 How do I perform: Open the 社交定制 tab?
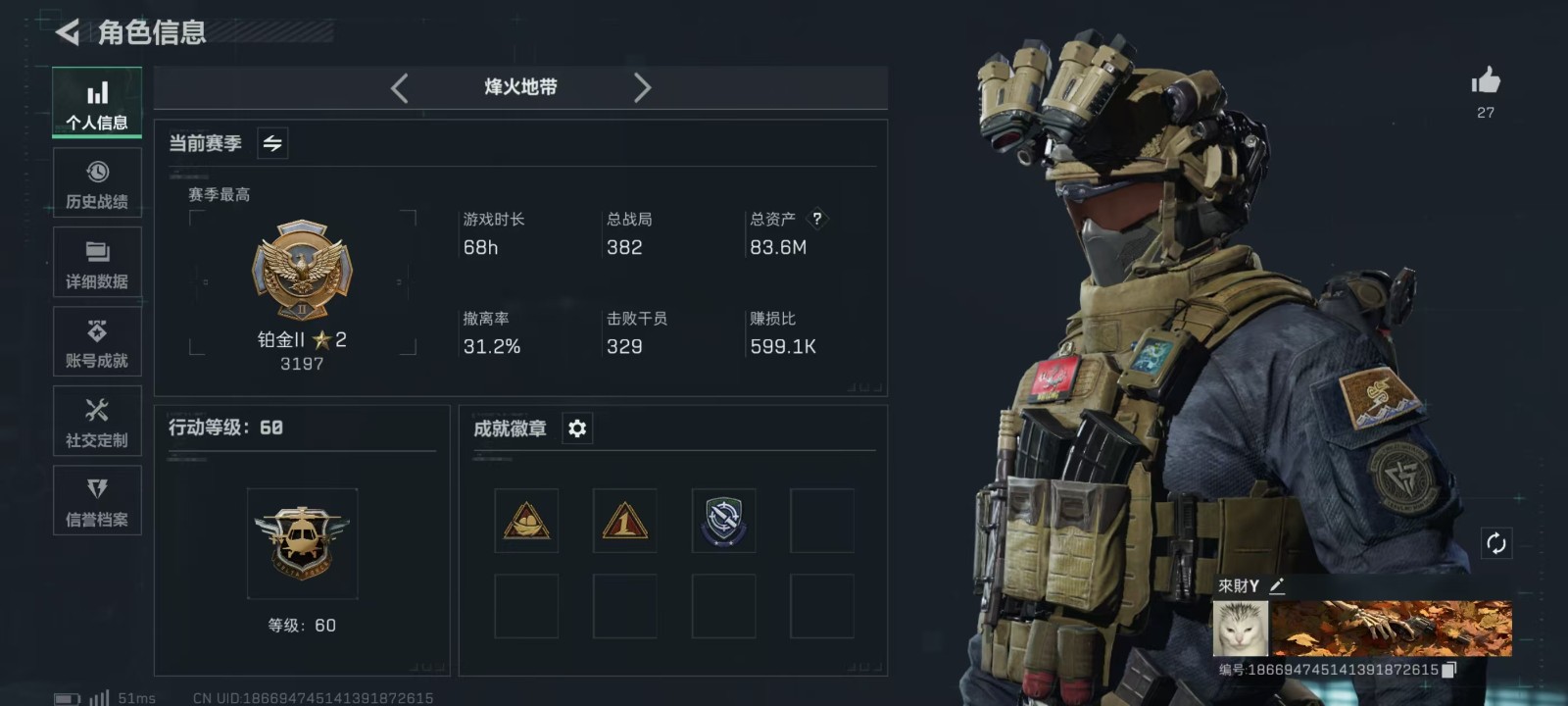[97, 422]
